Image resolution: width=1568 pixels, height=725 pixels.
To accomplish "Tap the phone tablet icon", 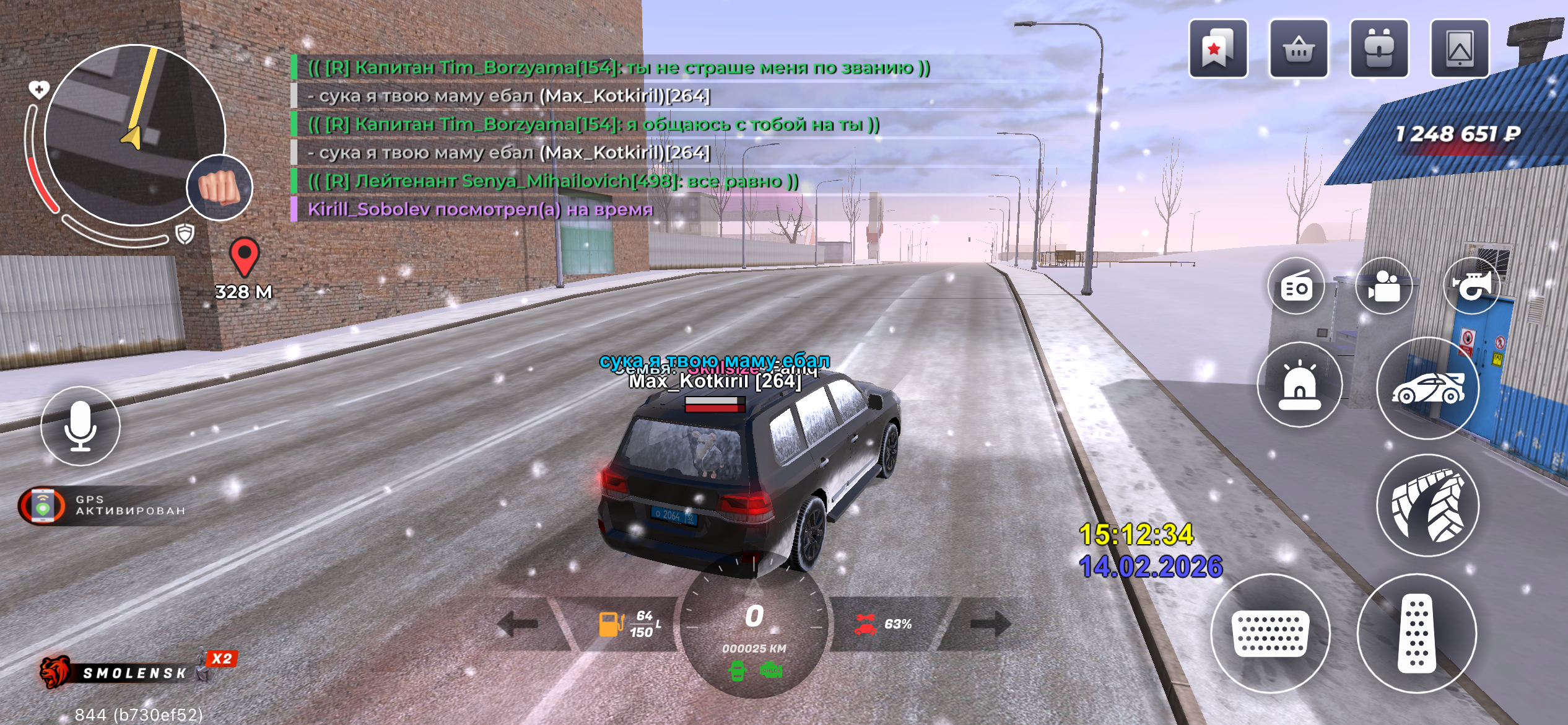I will 1460,49.
